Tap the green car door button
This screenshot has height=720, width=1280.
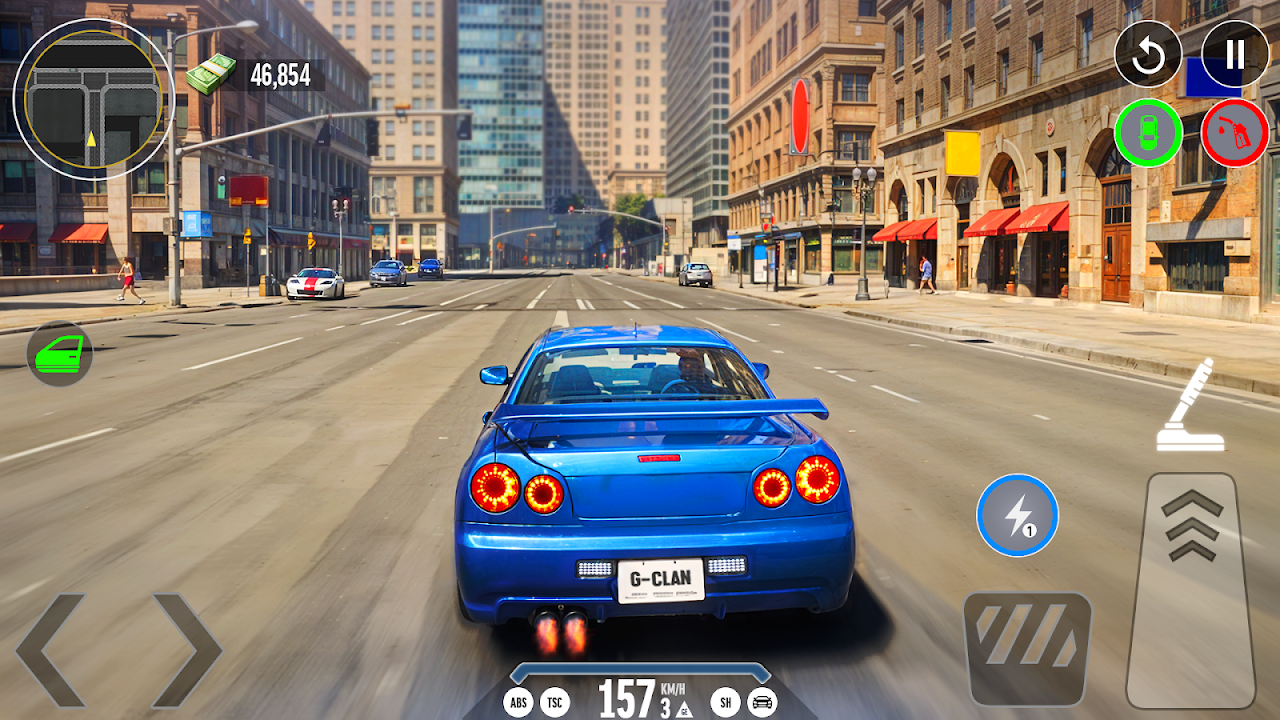60,353
